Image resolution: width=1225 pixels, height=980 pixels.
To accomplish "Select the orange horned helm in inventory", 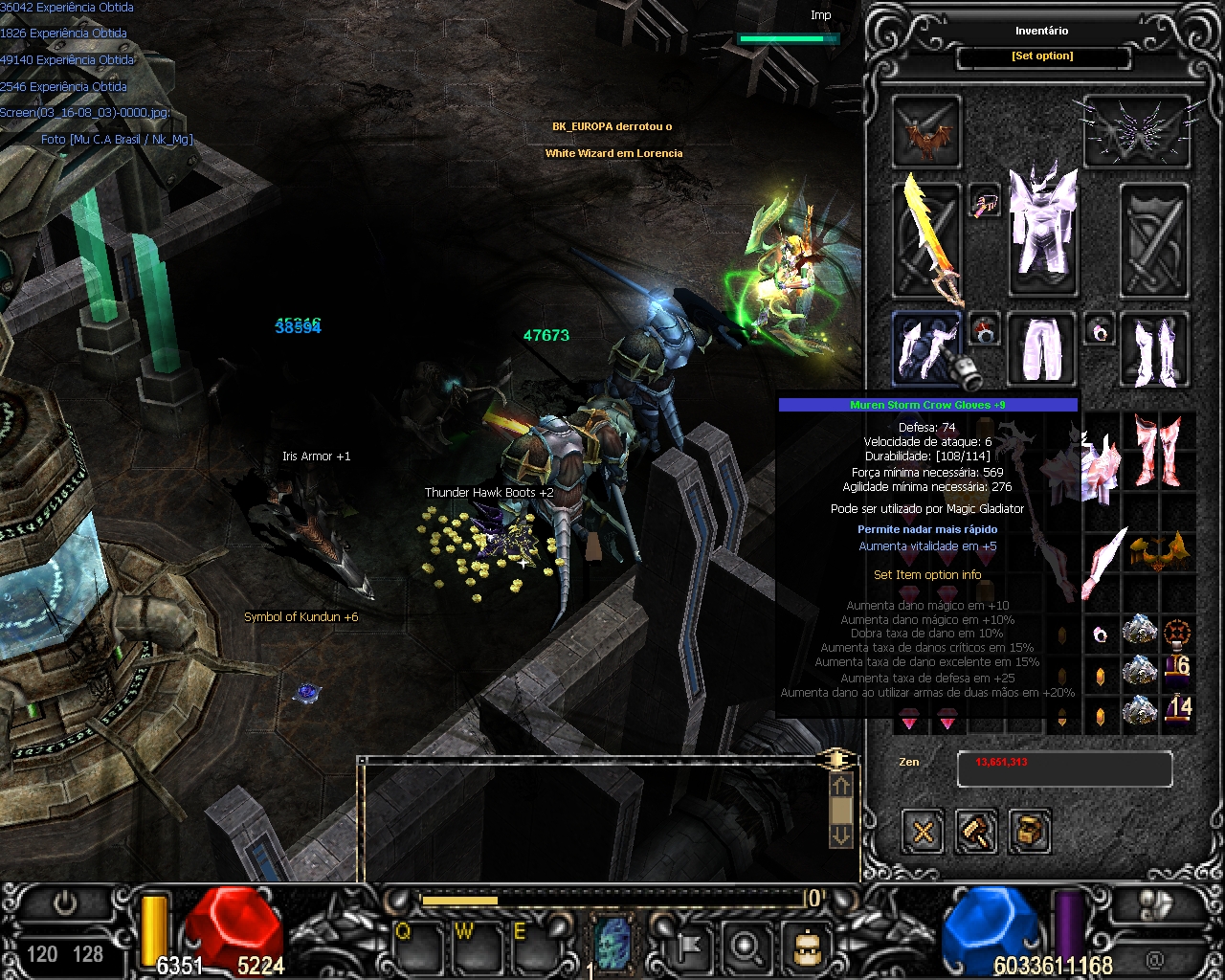I will coord(1158,552).
